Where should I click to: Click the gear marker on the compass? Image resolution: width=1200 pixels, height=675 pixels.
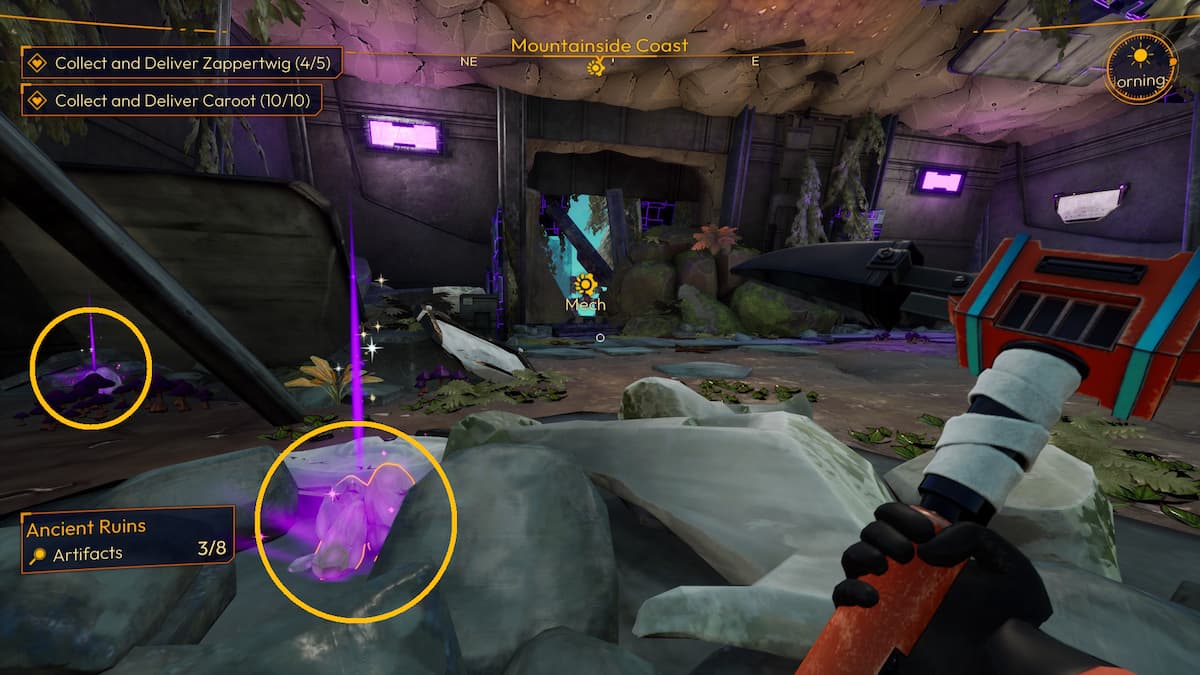point(596,67)
